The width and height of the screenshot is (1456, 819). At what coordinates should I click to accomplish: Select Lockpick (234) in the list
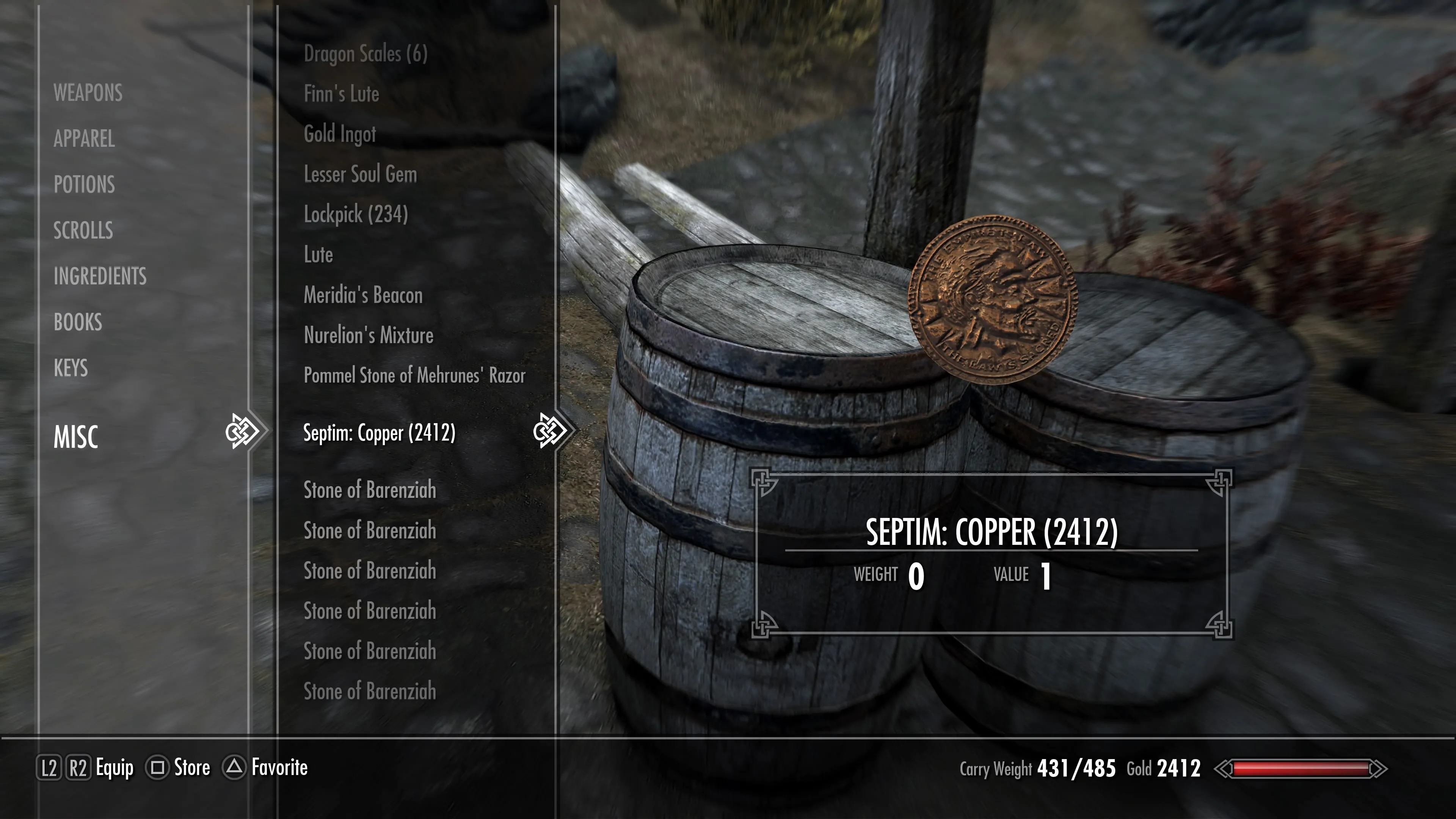click(356, 214)
